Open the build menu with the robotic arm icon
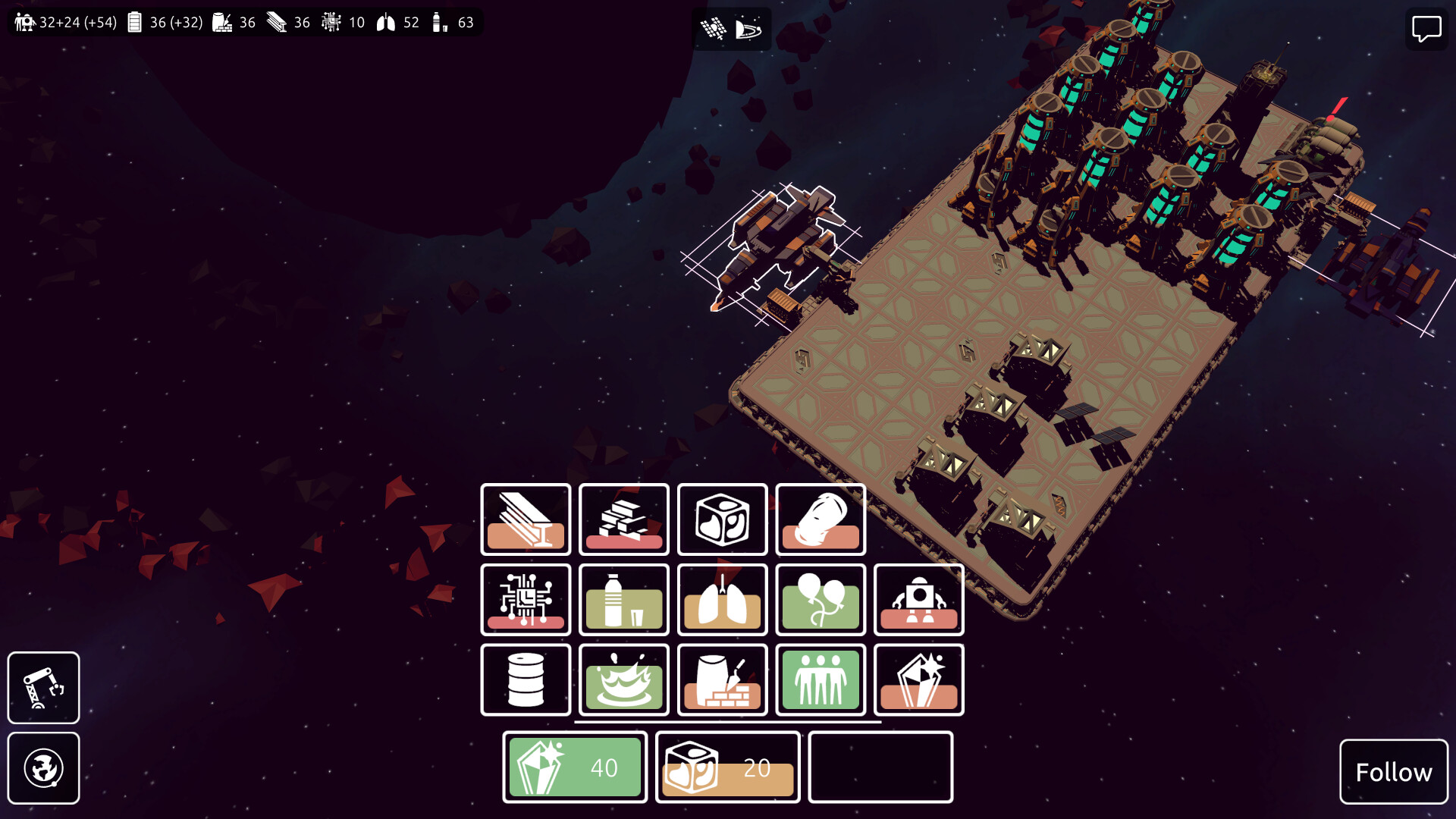This screenshot has width=1456, height=819. (x=43, y=687)
